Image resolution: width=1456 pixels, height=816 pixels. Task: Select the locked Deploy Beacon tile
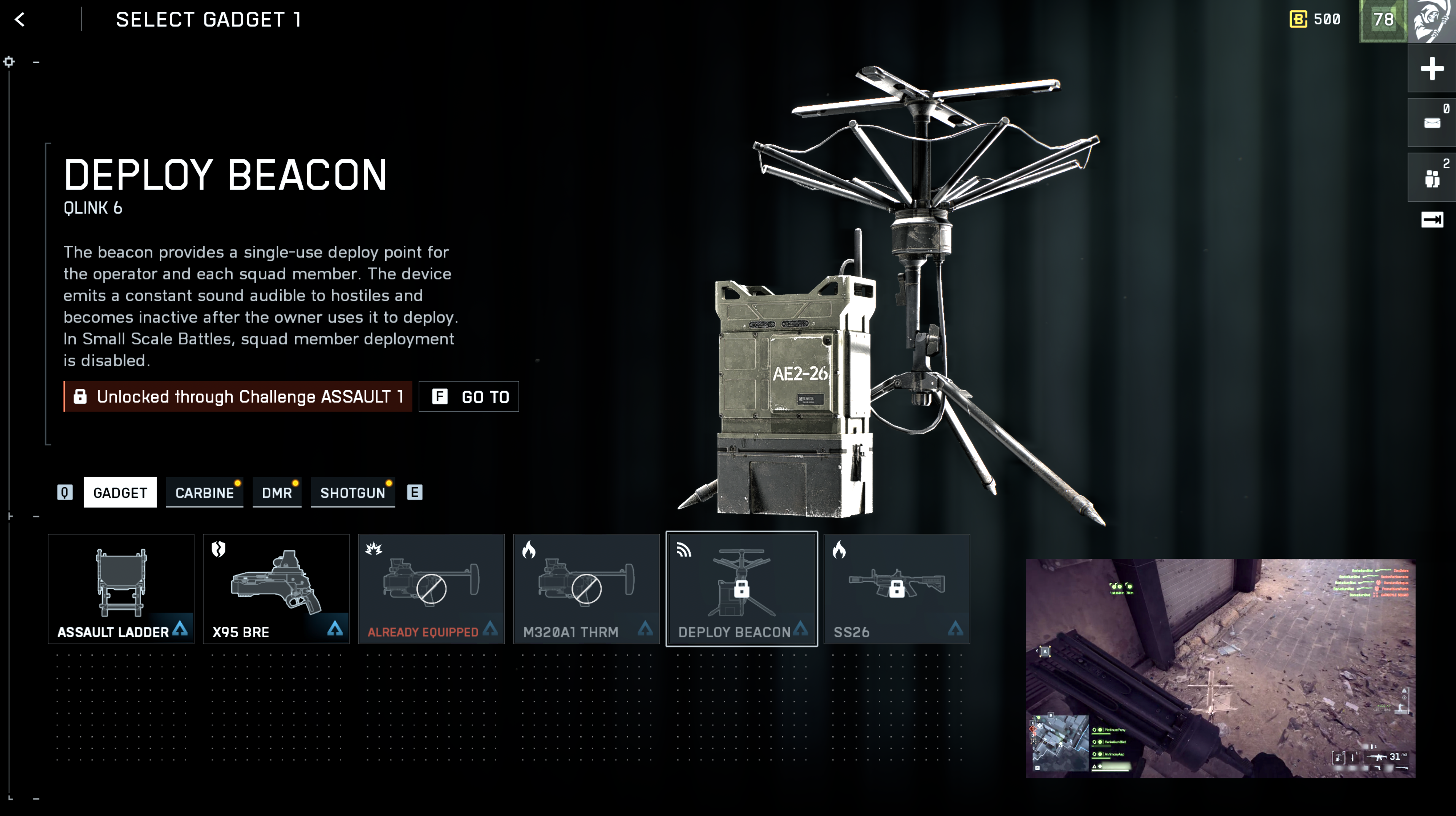741,589
